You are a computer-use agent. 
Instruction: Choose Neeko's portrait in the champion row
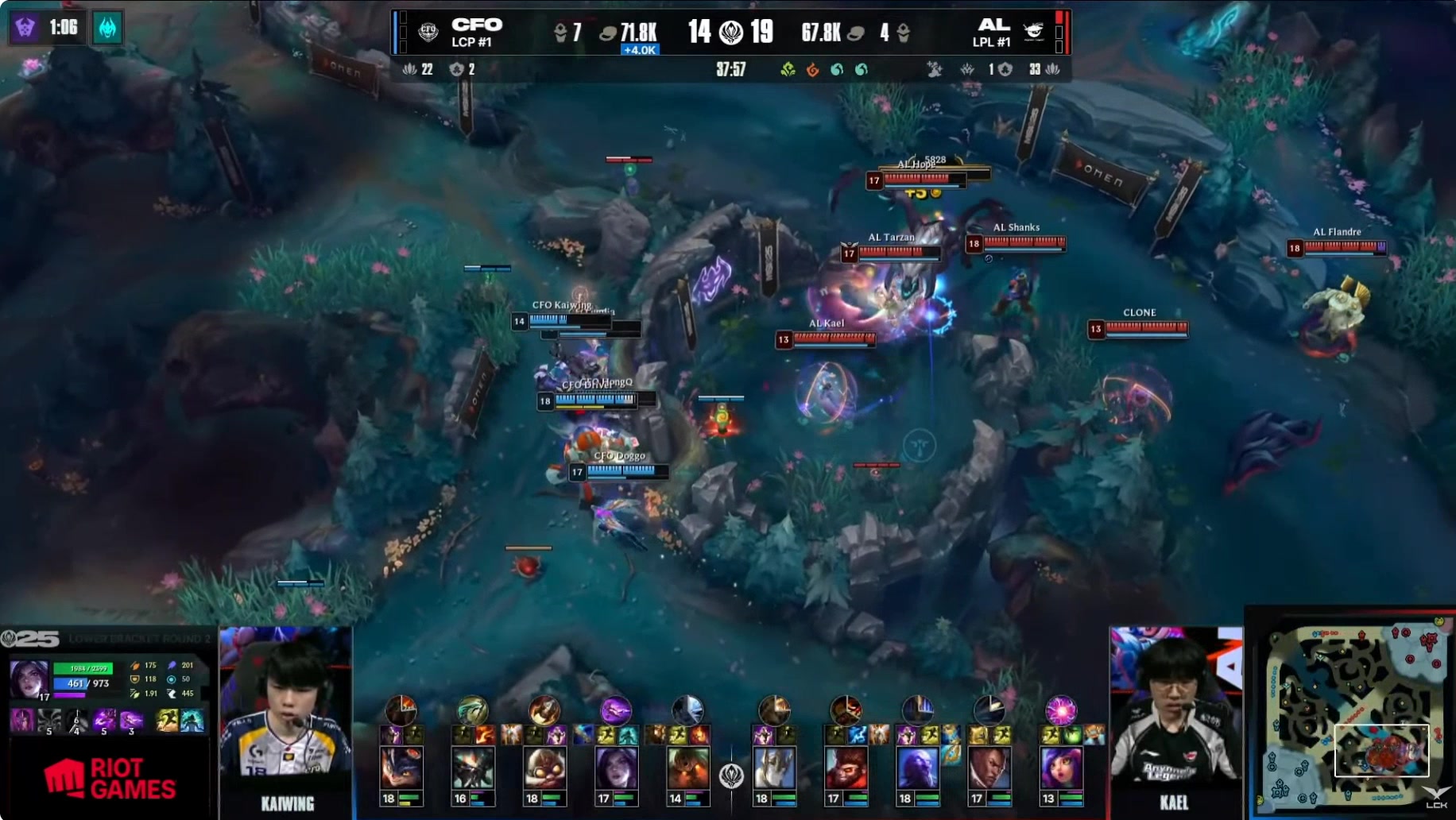(1060, 768)
